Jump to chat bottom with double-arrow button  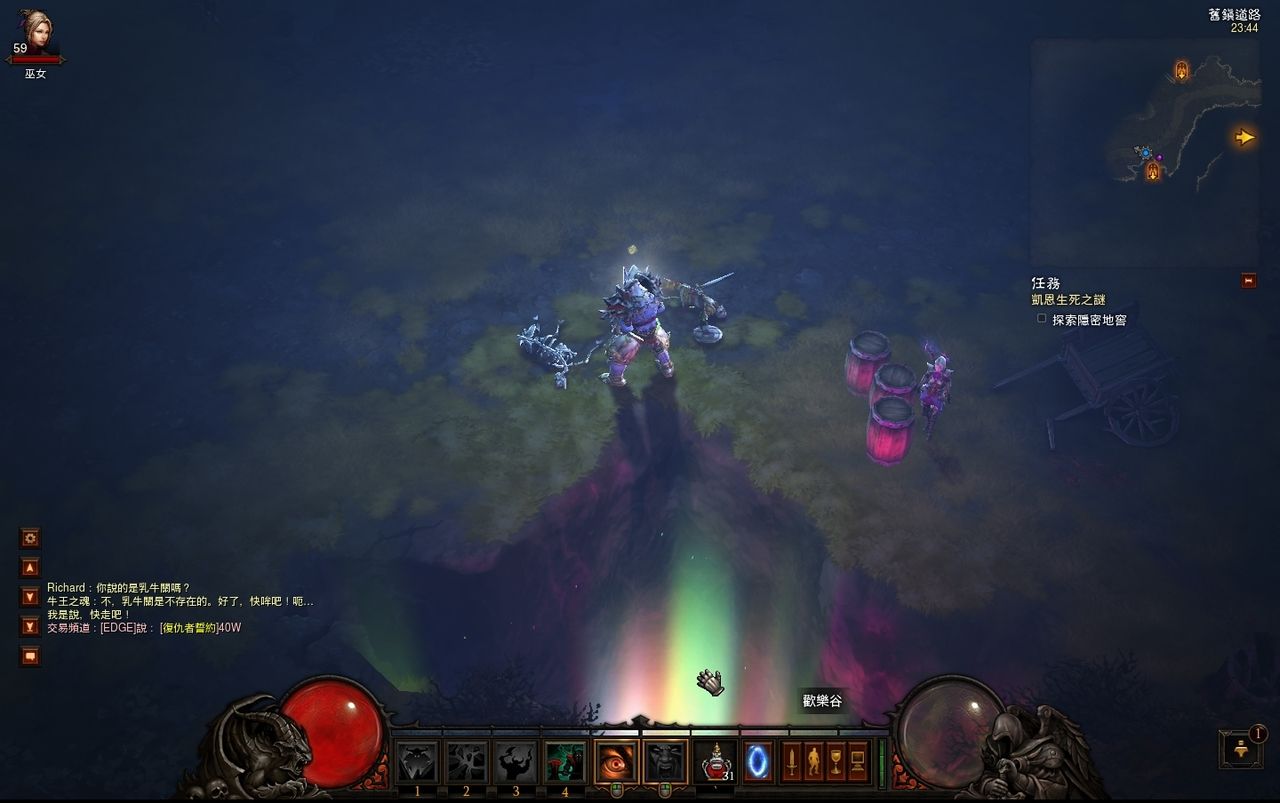pyautogui.click(x=30, y=626)
